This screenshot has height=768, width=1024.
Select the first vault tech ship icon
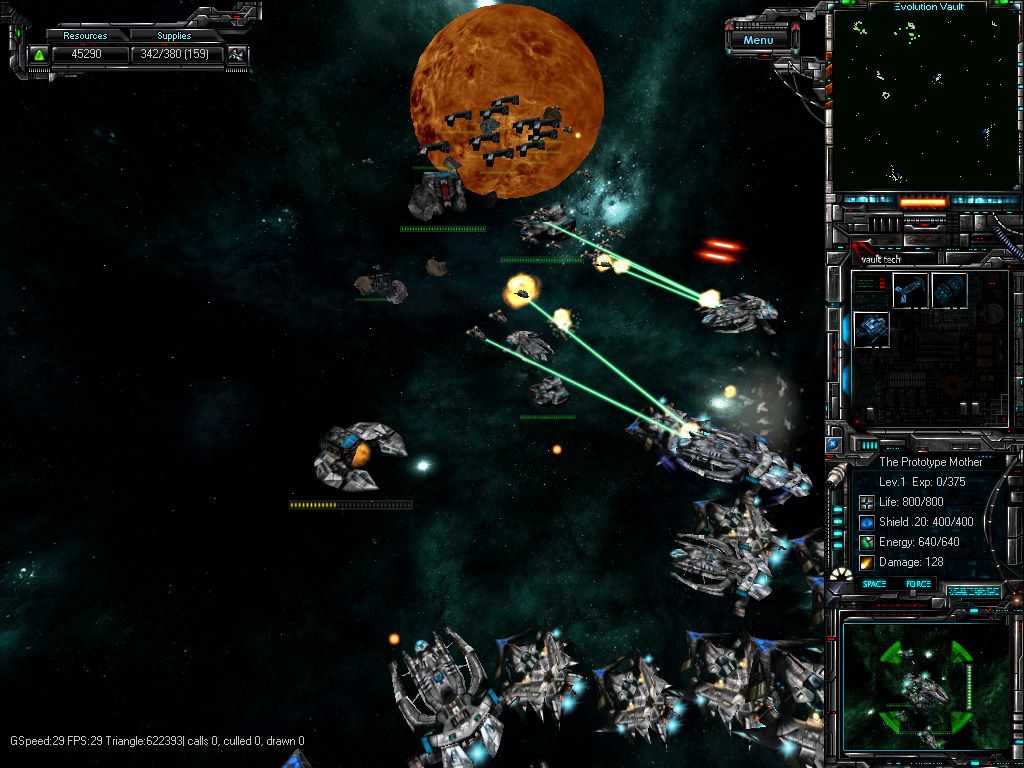pos(909,290)
